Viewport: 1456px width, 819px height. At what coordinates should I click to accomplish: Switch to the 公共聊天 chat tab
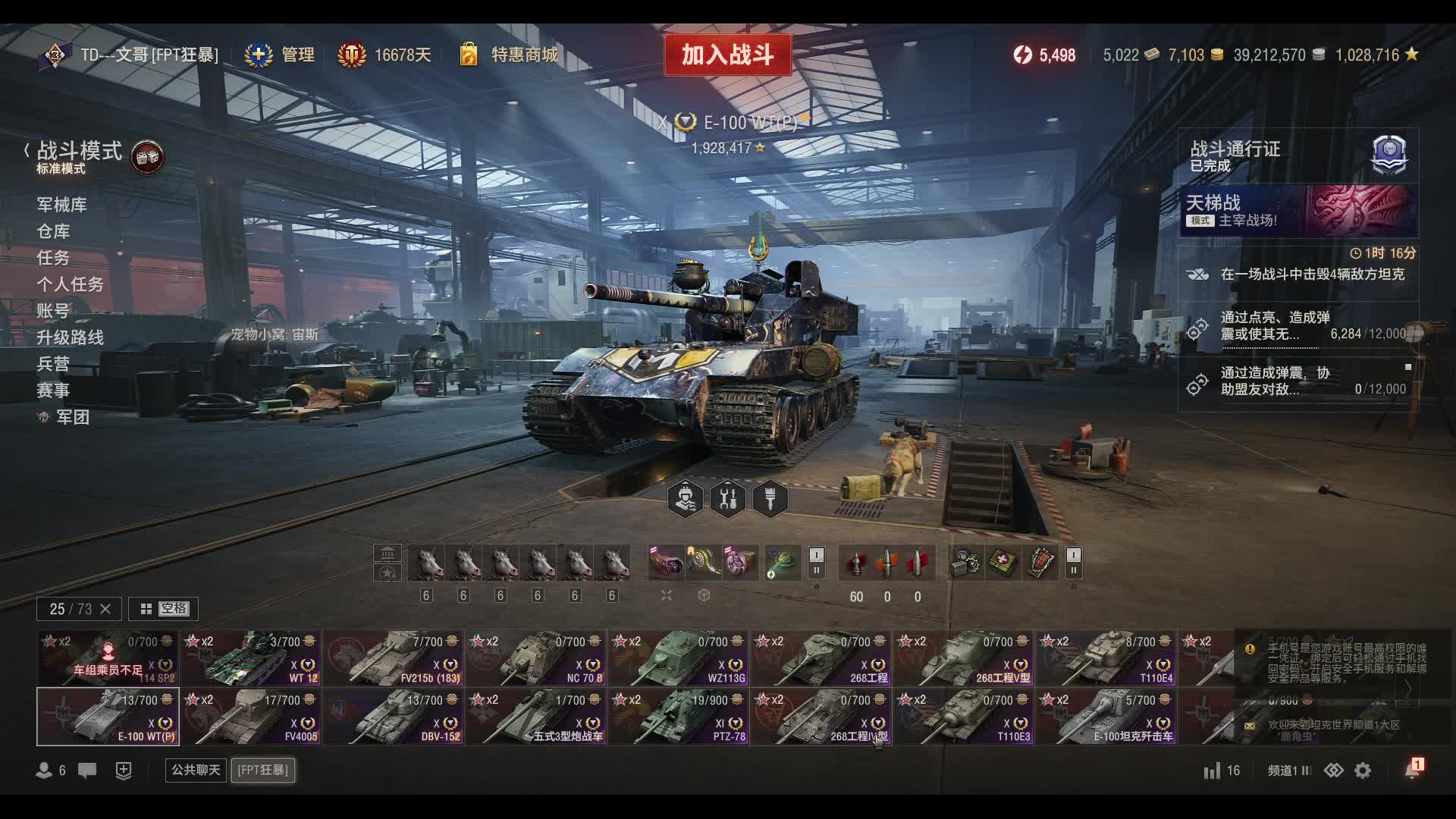pyautogui.click(x=196, y=770)
